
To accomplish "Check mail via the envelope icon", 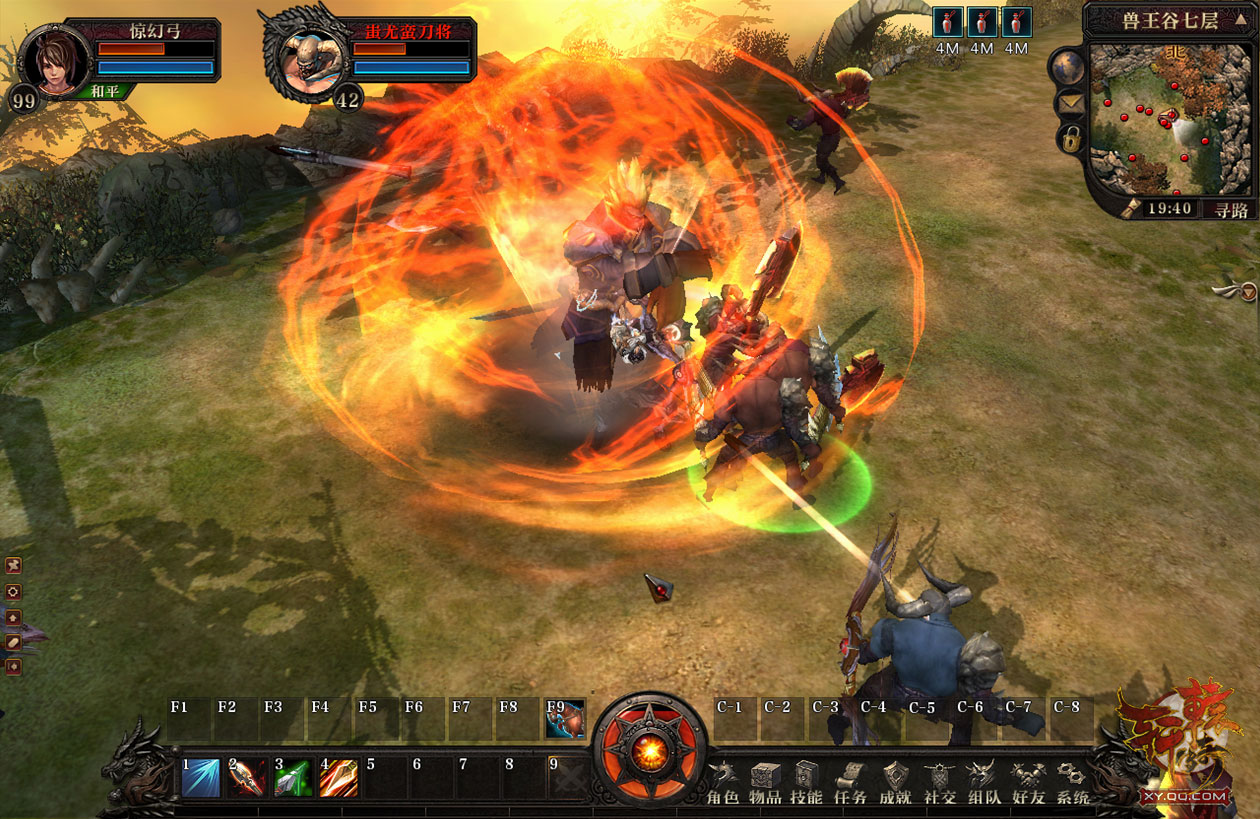I will click(1069, 104).
